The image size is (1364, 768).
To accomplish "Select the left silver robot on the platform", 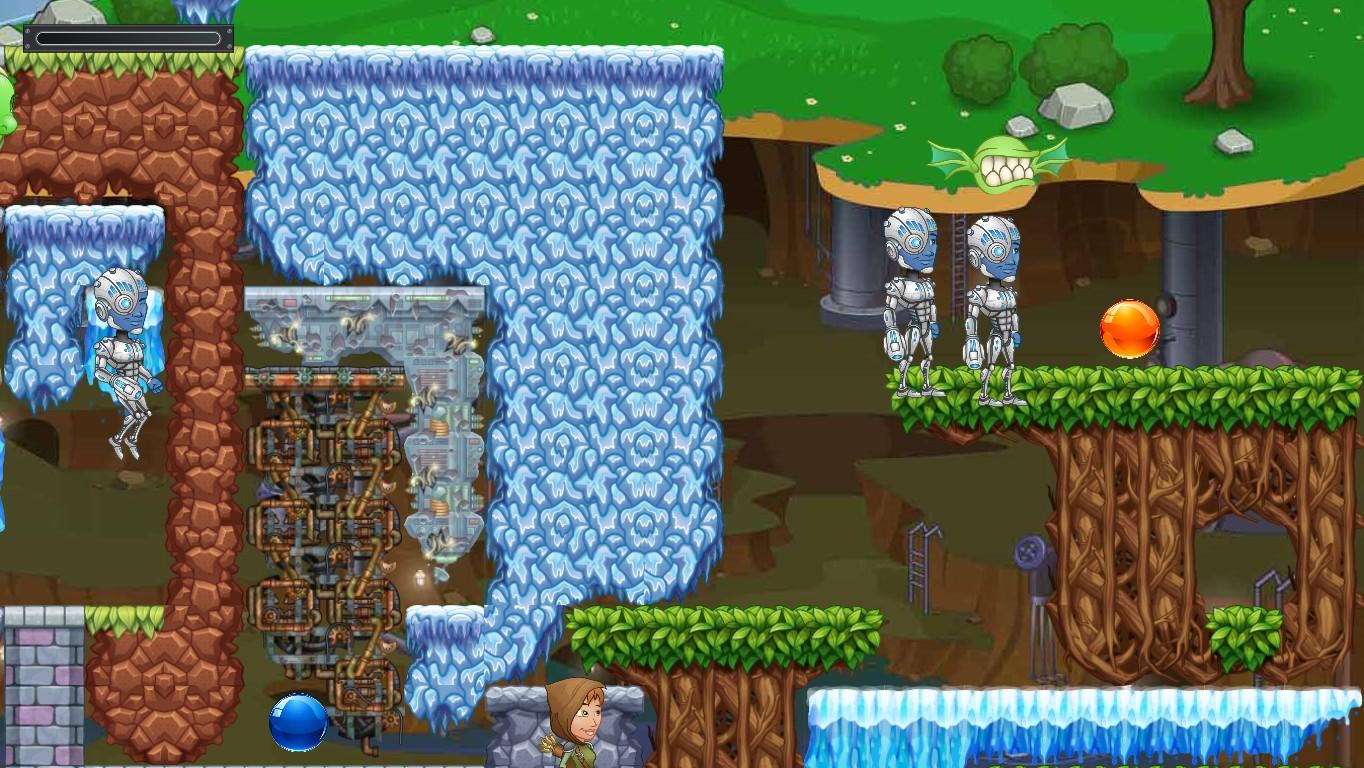I will coord(912,300).
